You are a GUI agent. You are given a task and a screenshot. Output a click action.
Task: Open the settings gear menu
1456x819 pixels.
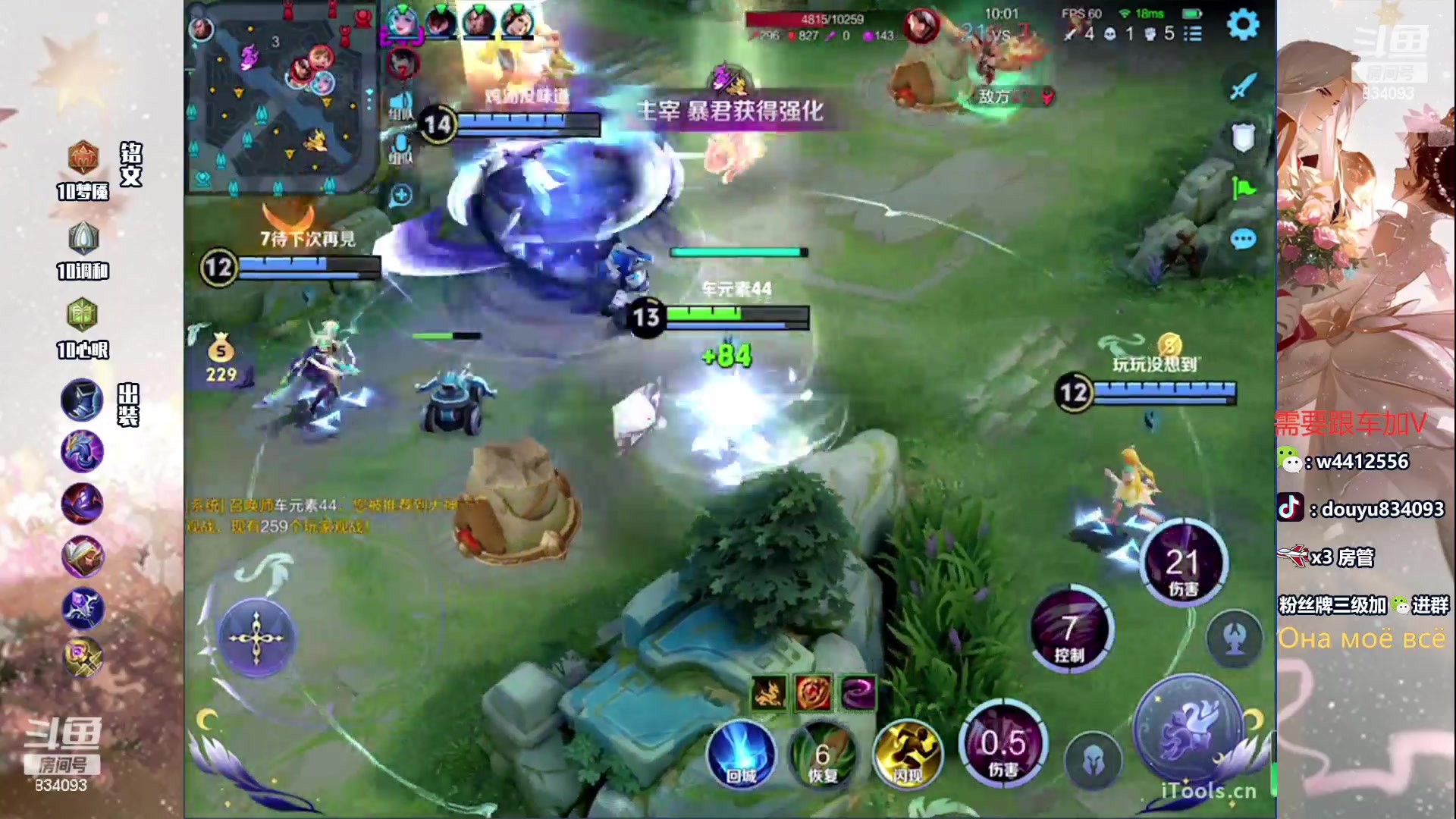pos(1242,25)
